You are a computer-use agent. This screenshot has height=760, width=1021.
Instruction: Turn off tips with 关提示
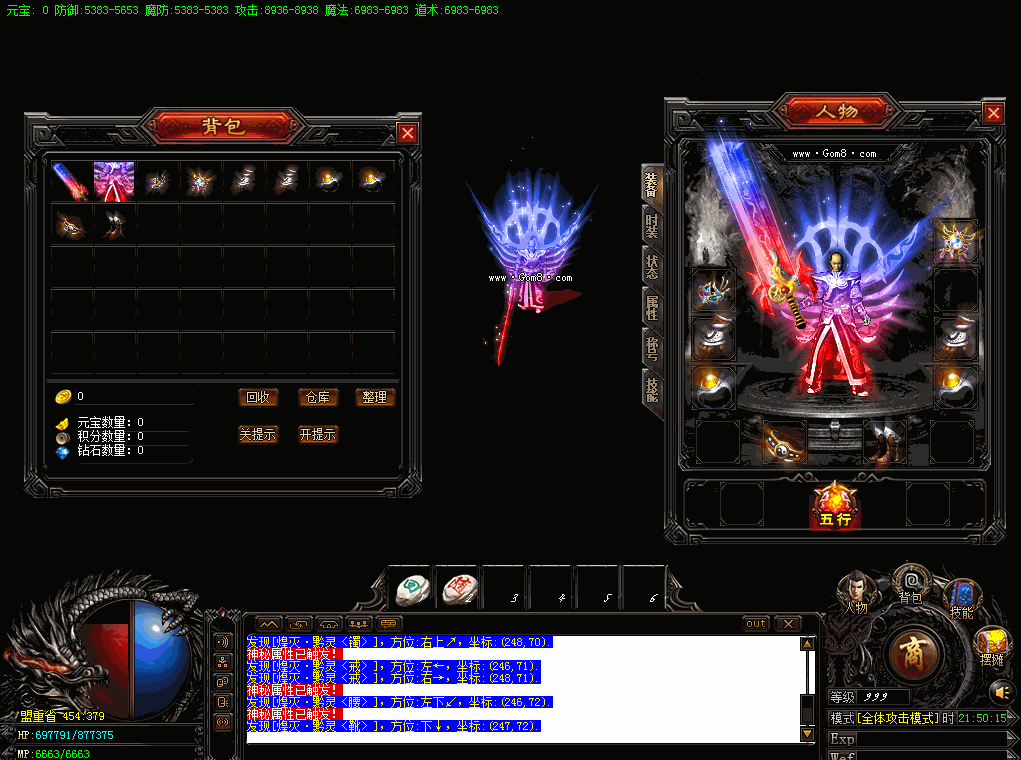(x=258, y=434)
